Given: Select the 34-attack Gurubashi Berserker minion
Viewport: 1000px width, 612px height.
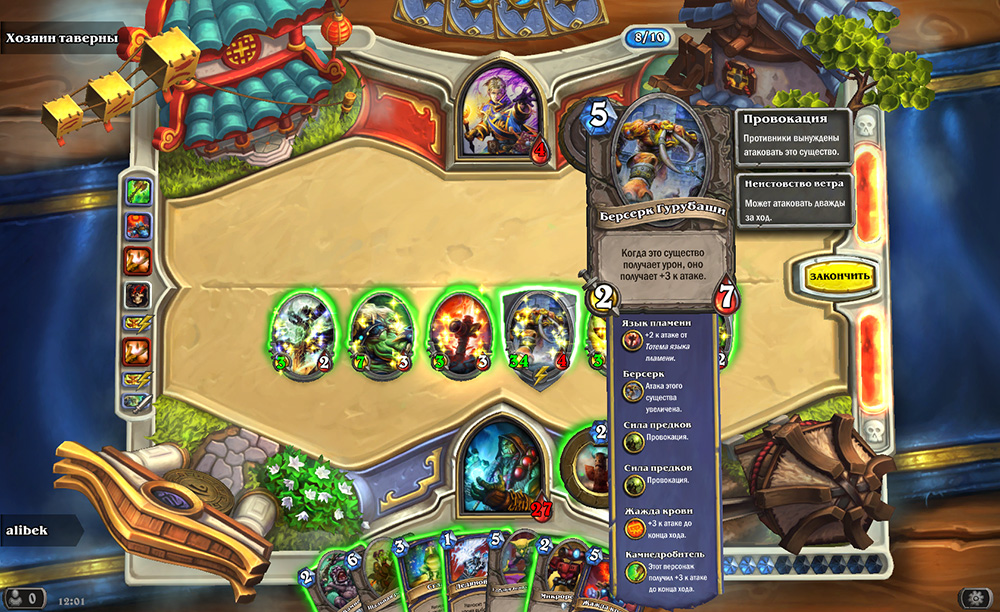Looking at the screenshot, I should coord(540,337).
